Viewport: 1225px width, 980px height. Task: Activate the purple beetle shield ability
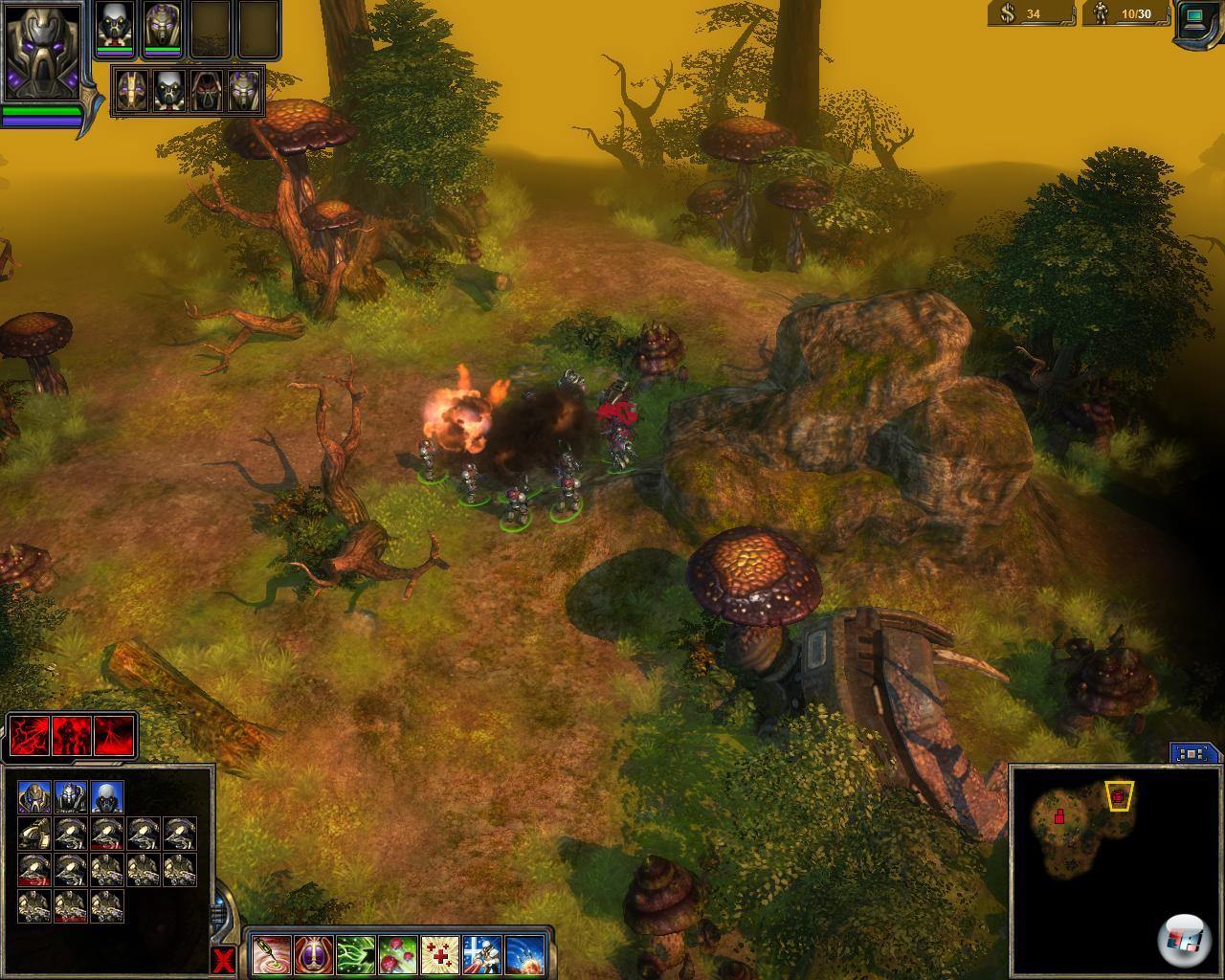pos(312,953)
